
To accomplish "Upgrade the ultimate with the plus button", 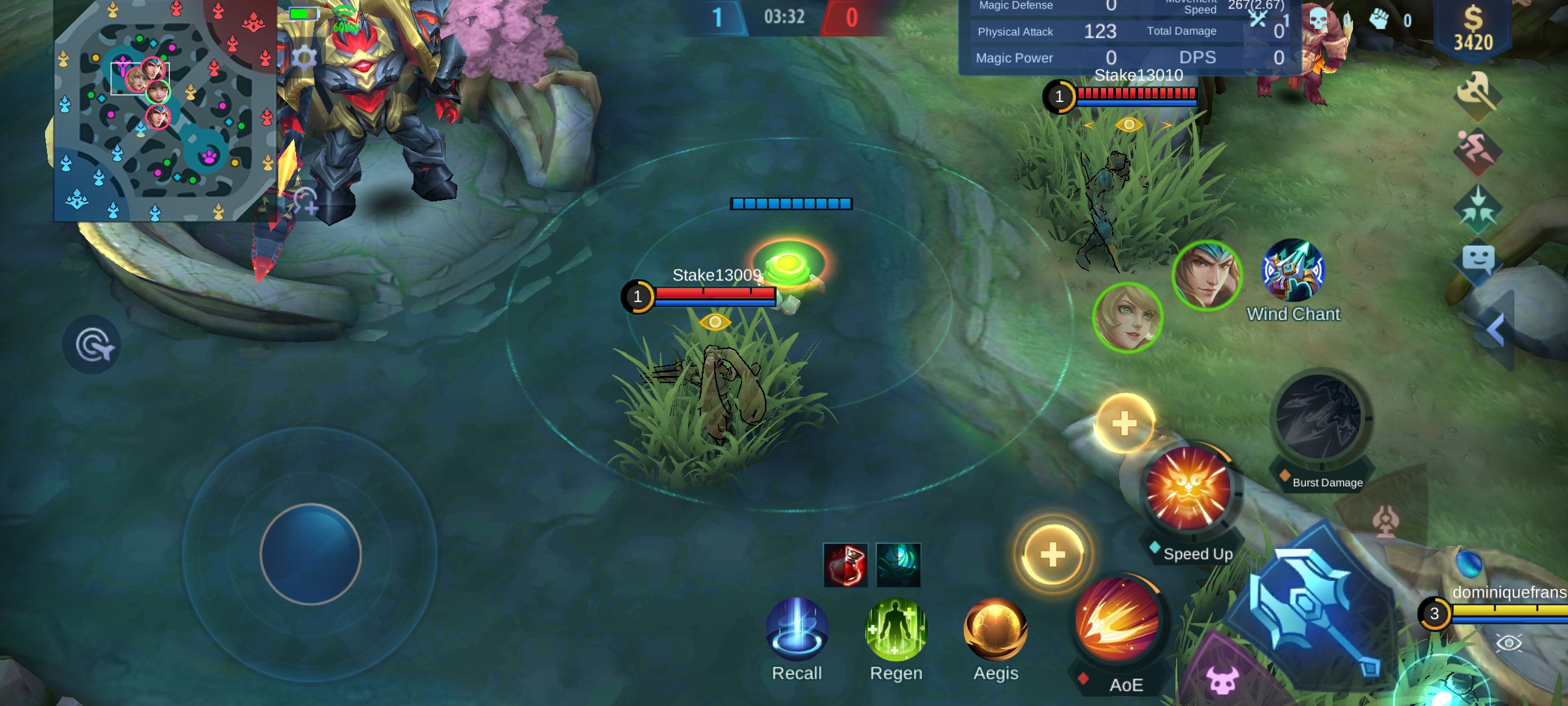I will point(1125,424).
